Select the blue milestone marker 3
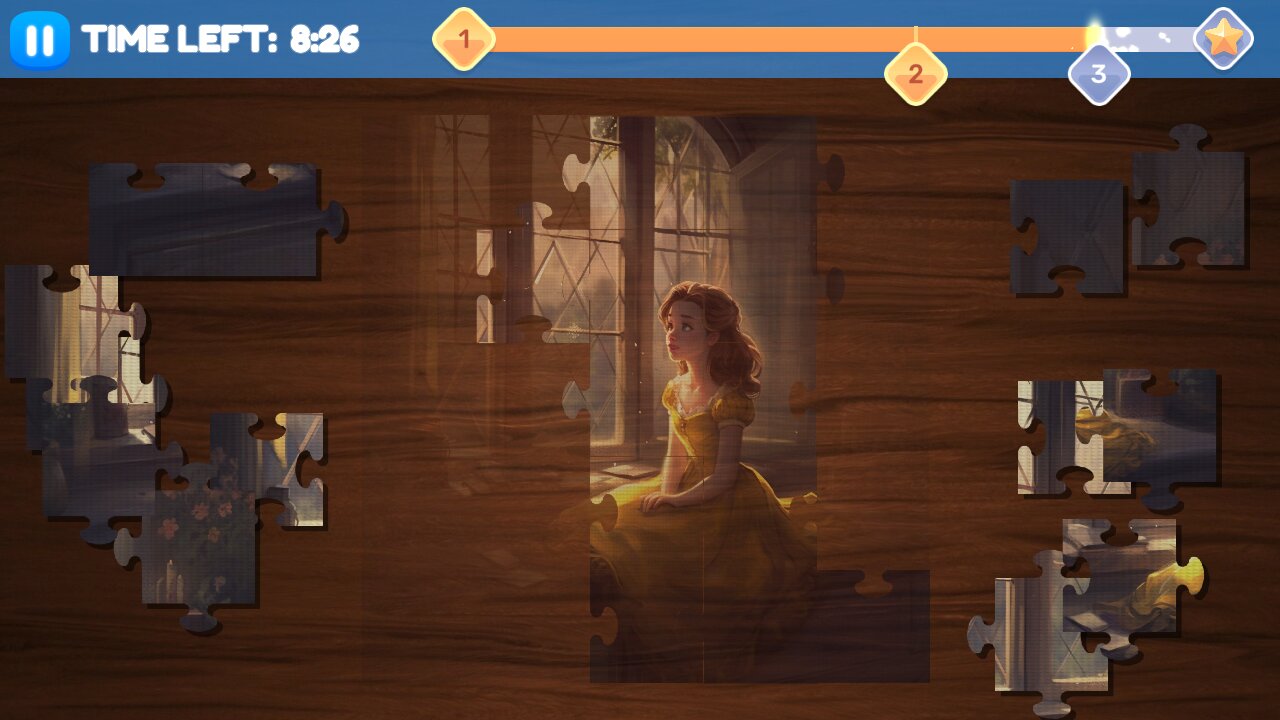This screenshot has height=720, width=1280. (1100, 72)
